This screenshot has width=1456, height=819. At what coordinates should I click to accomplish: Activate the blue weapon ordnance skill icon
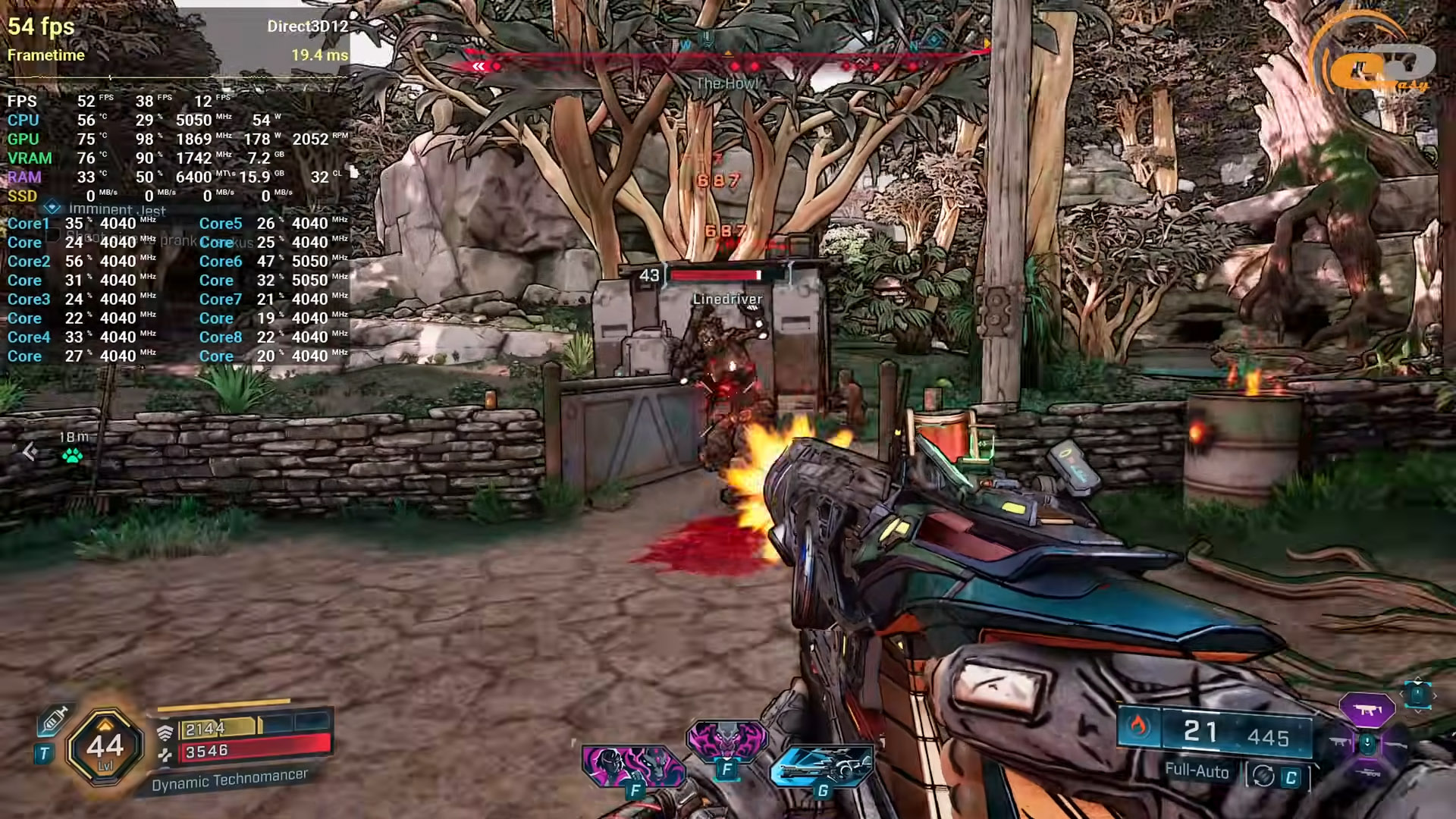pos(821,764)
